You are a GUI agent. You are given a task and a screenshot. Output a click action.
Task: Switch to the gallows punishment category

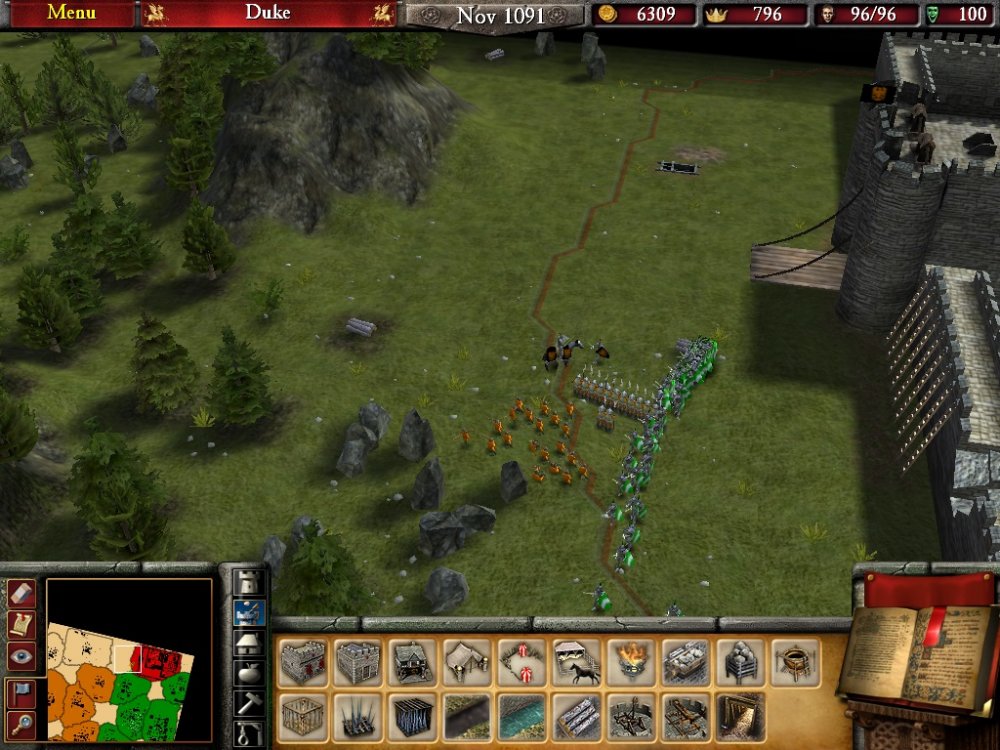[x=248, y=733]
